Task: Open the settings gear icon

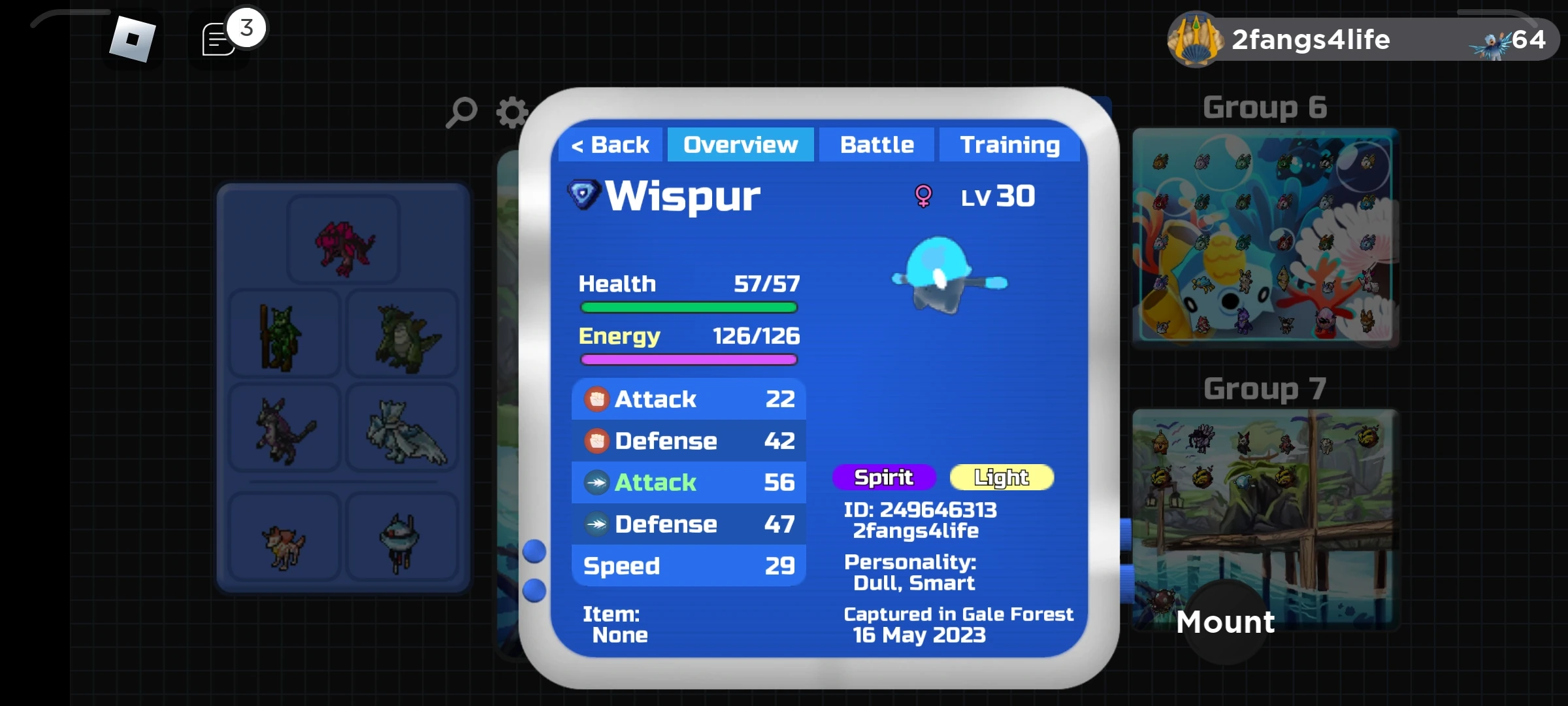Action: (512, 112)
